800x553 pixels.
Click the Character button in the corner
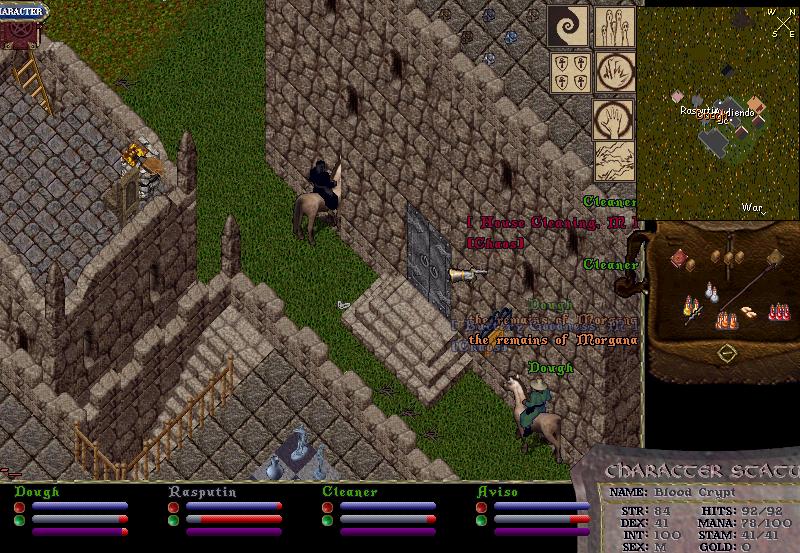(x=22, y=13)
